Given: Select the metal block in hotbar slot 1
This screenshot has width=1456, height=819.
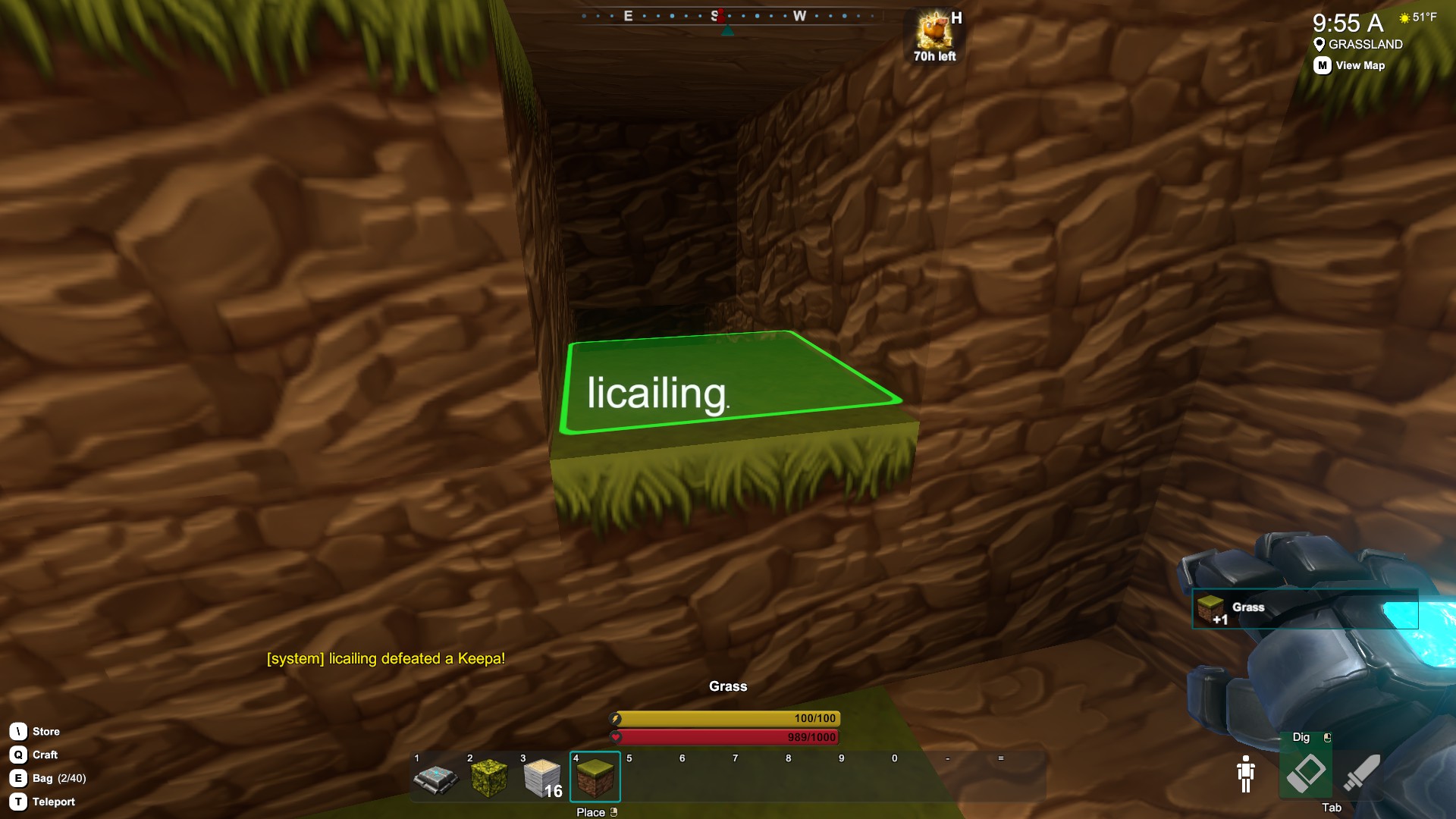Looking at the screenshot, I should [x=435, y=777].
